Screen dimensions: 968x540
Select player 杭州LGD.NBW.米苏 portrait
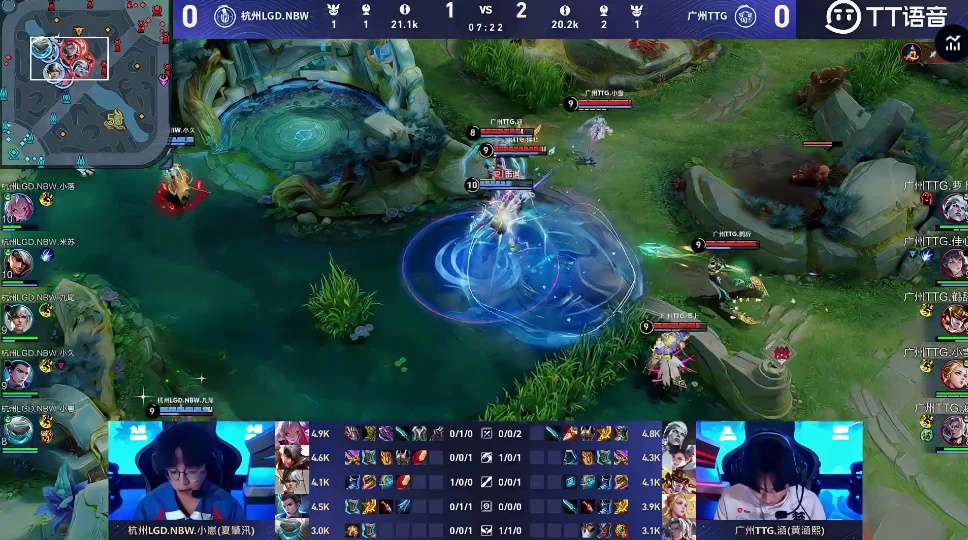[19, 263]
